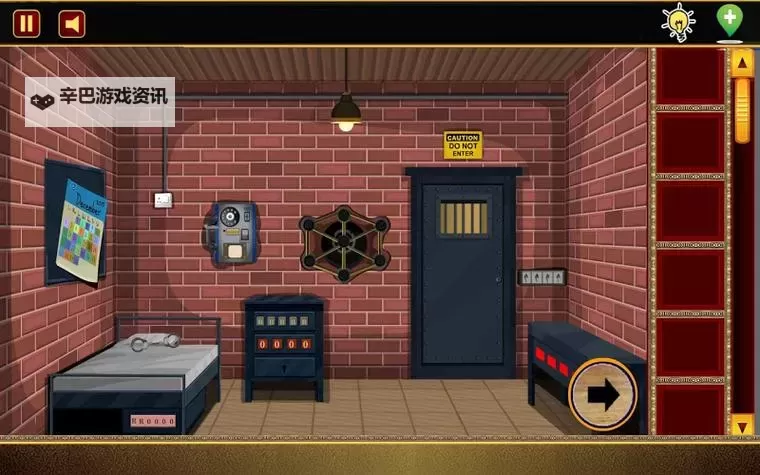Image resolution: width=760 pixels, height=475 pixels.
Task: Toggle the sound speaker button
Action: (72, 23)
